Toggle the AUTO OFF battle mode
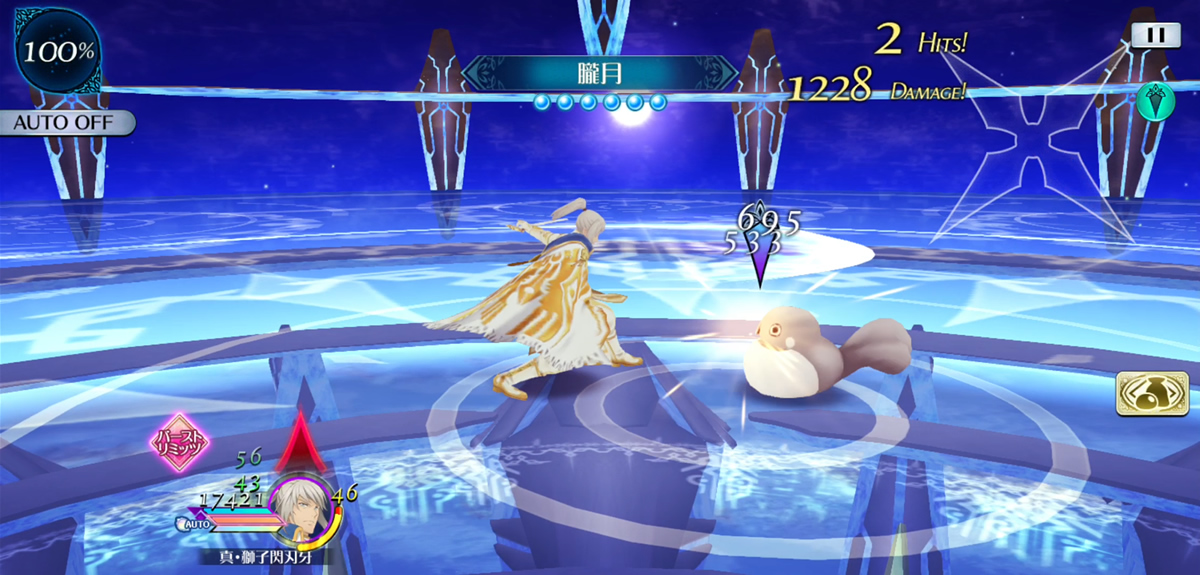 [x=66, y=123]
